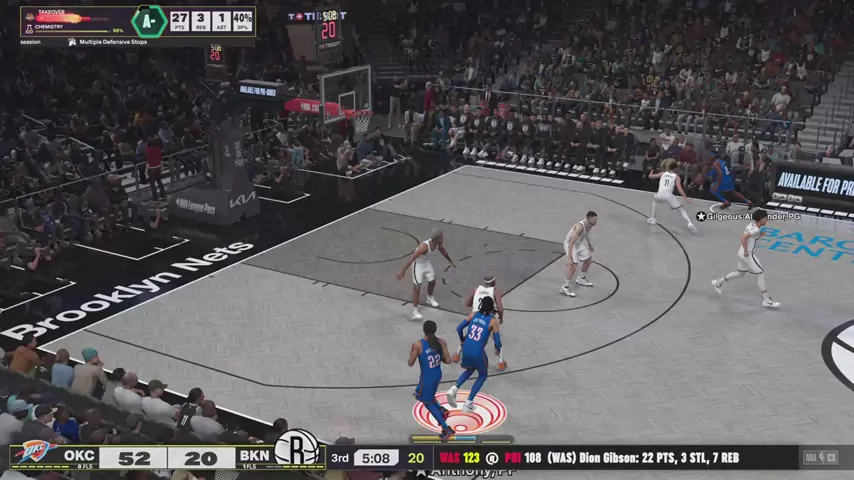Click the Takeover meter panel

click(x=74, y=22)
